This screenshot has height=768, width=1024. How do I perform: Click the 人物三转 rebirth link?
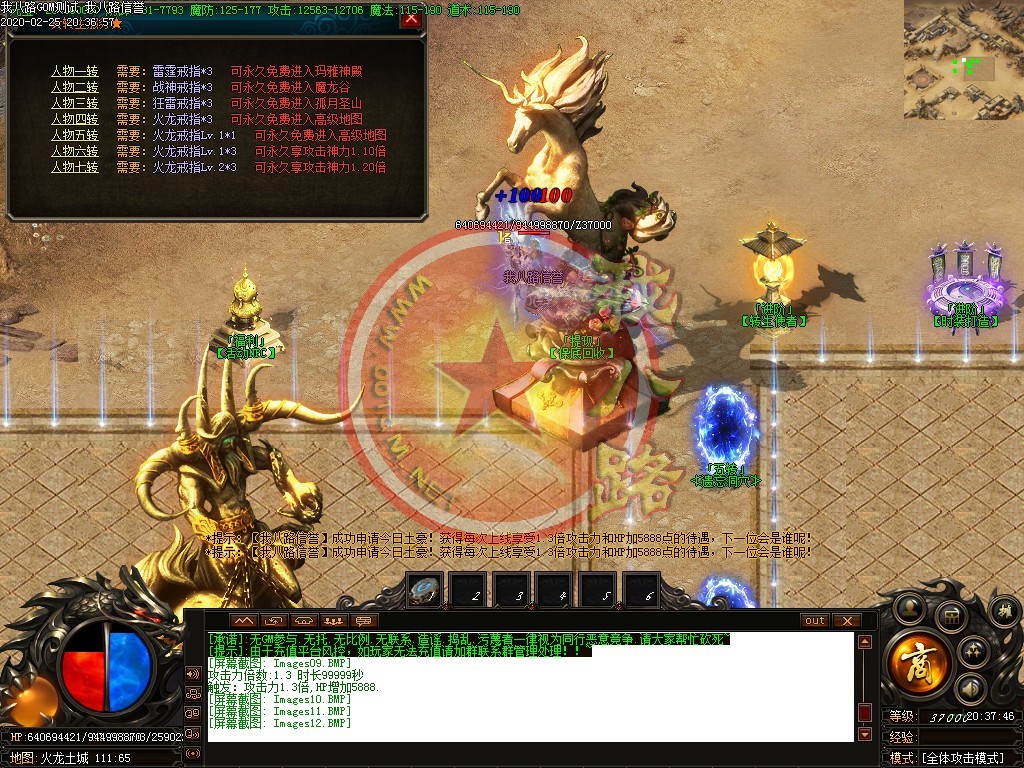pyautogui.click(x=75, y=103)
